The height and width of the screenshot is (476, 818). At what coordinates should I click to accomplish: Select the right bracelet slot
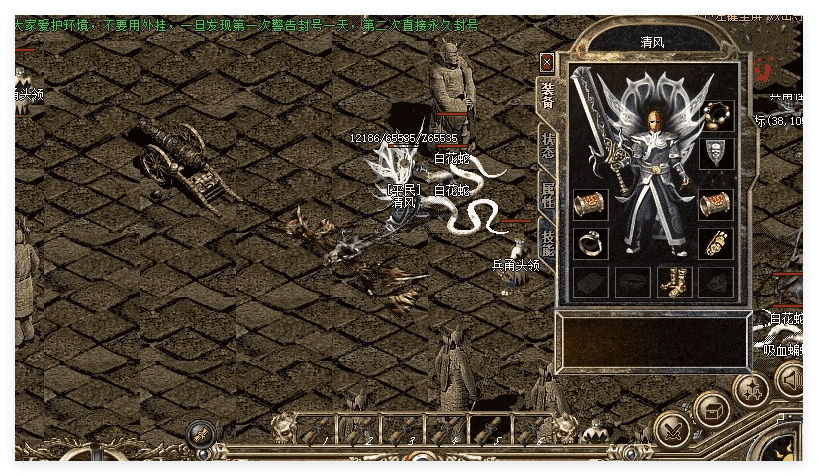click(716, 204)
